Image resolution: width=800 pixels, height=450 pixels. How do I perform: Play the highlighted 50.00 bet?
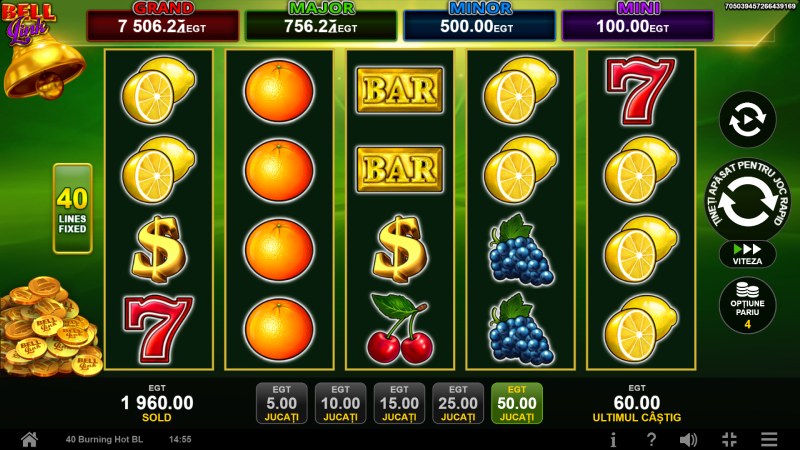click(x=517, y=403)
